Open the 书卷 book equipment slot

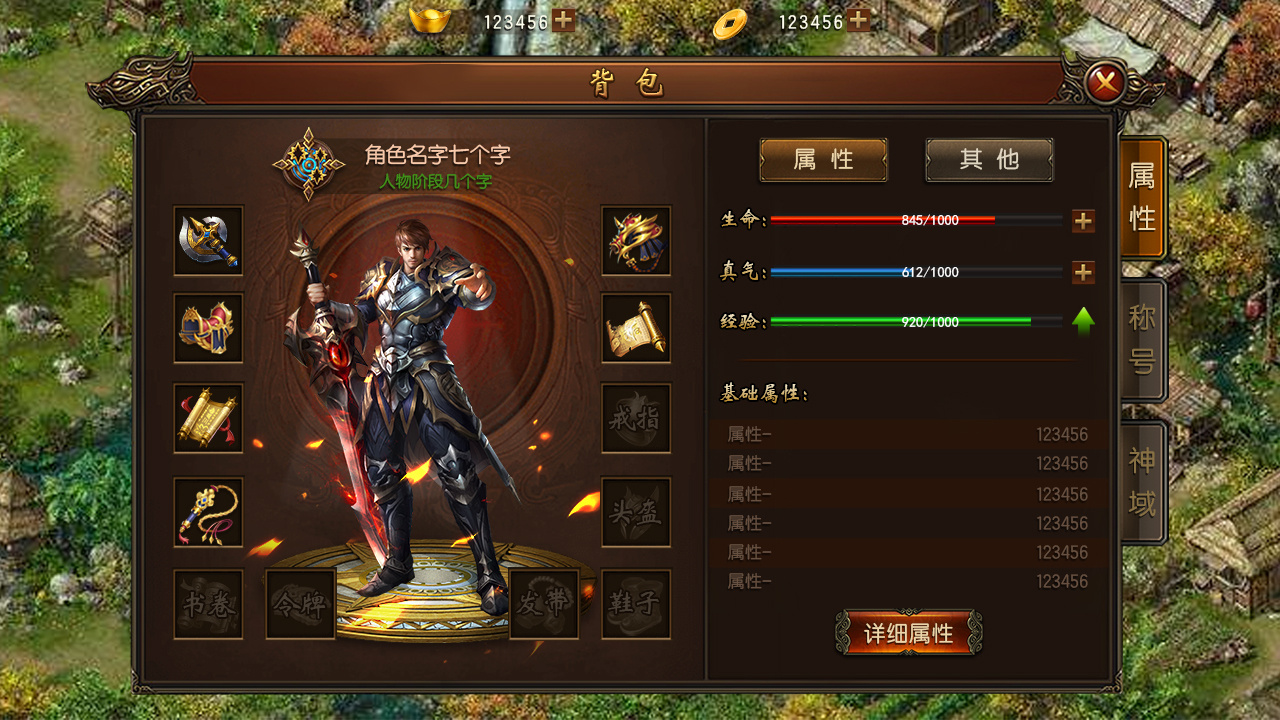pyautogui.click(x=207, y=600)
